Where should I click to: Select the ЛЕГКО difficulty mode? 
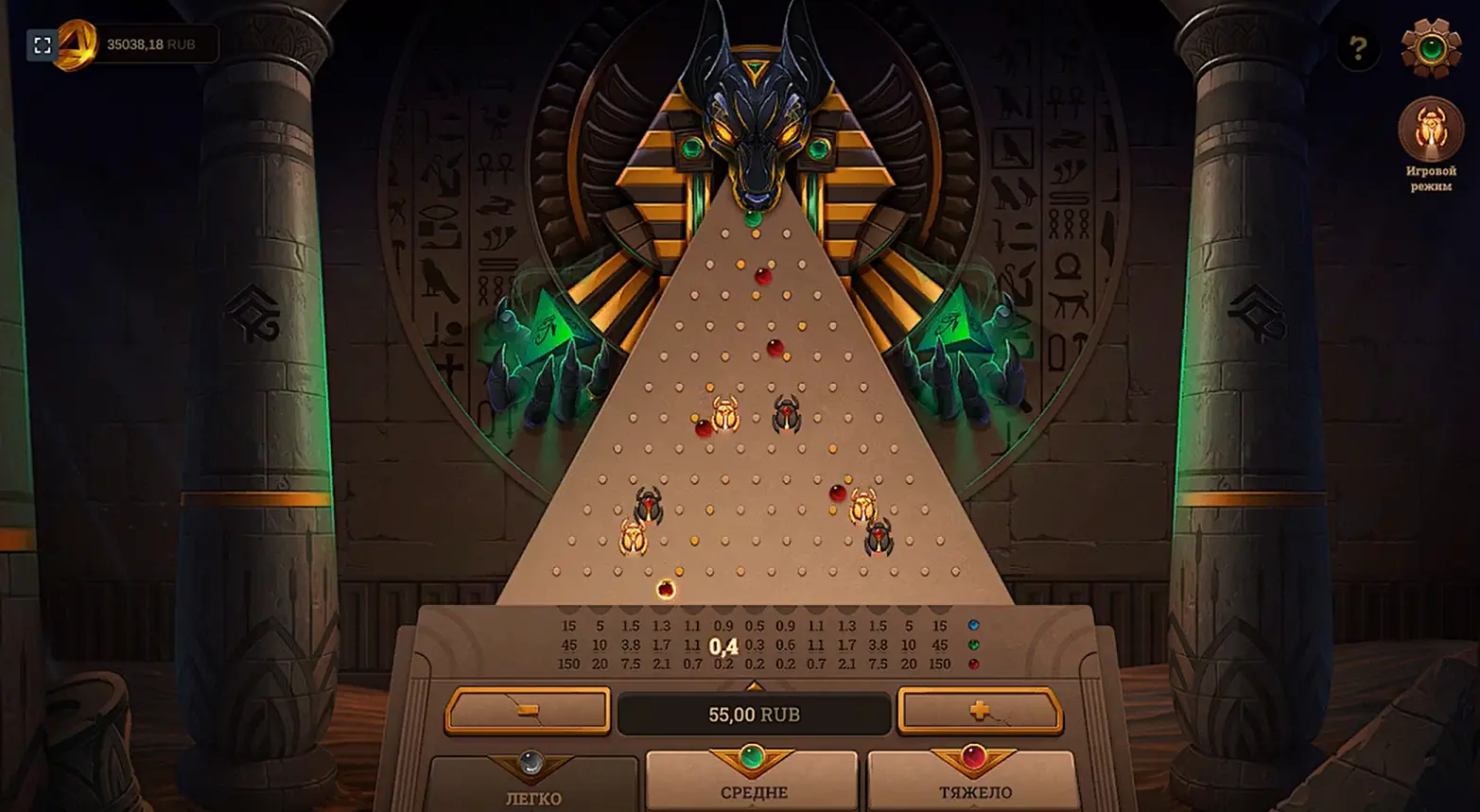click(x=535, y=792)
